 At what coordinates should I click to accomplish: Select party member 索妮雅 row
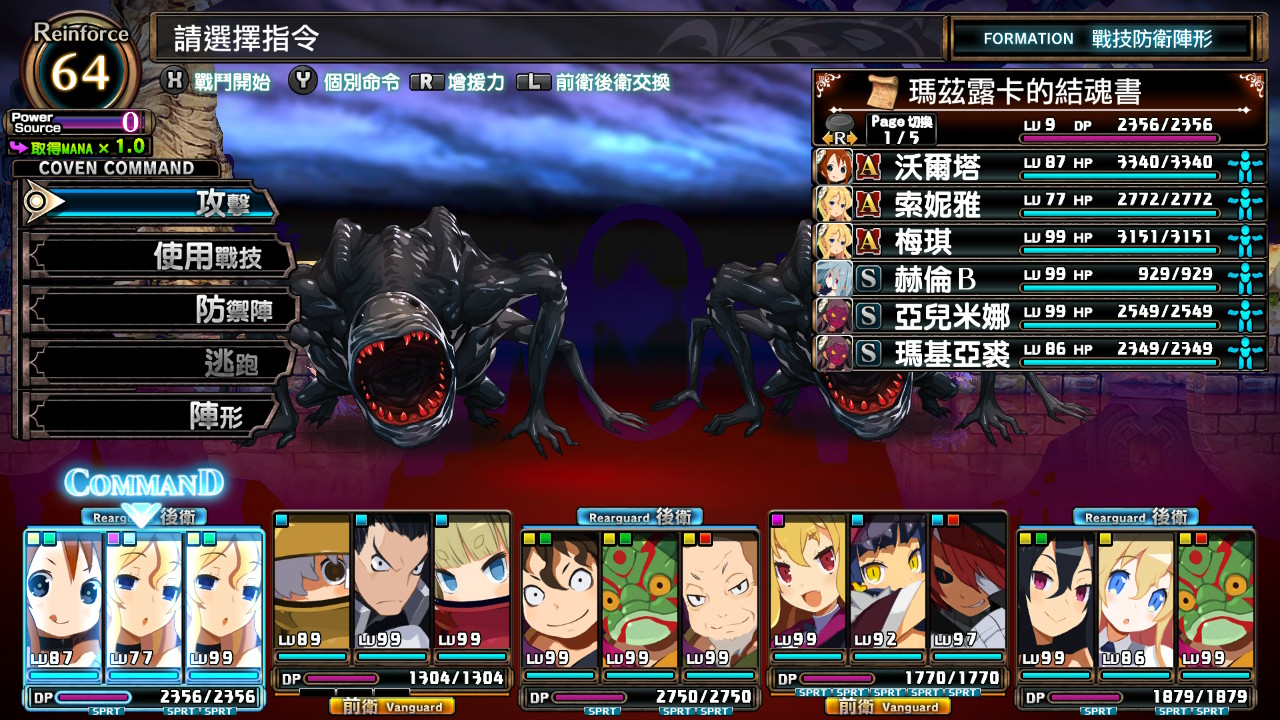tap(1040, 204)
